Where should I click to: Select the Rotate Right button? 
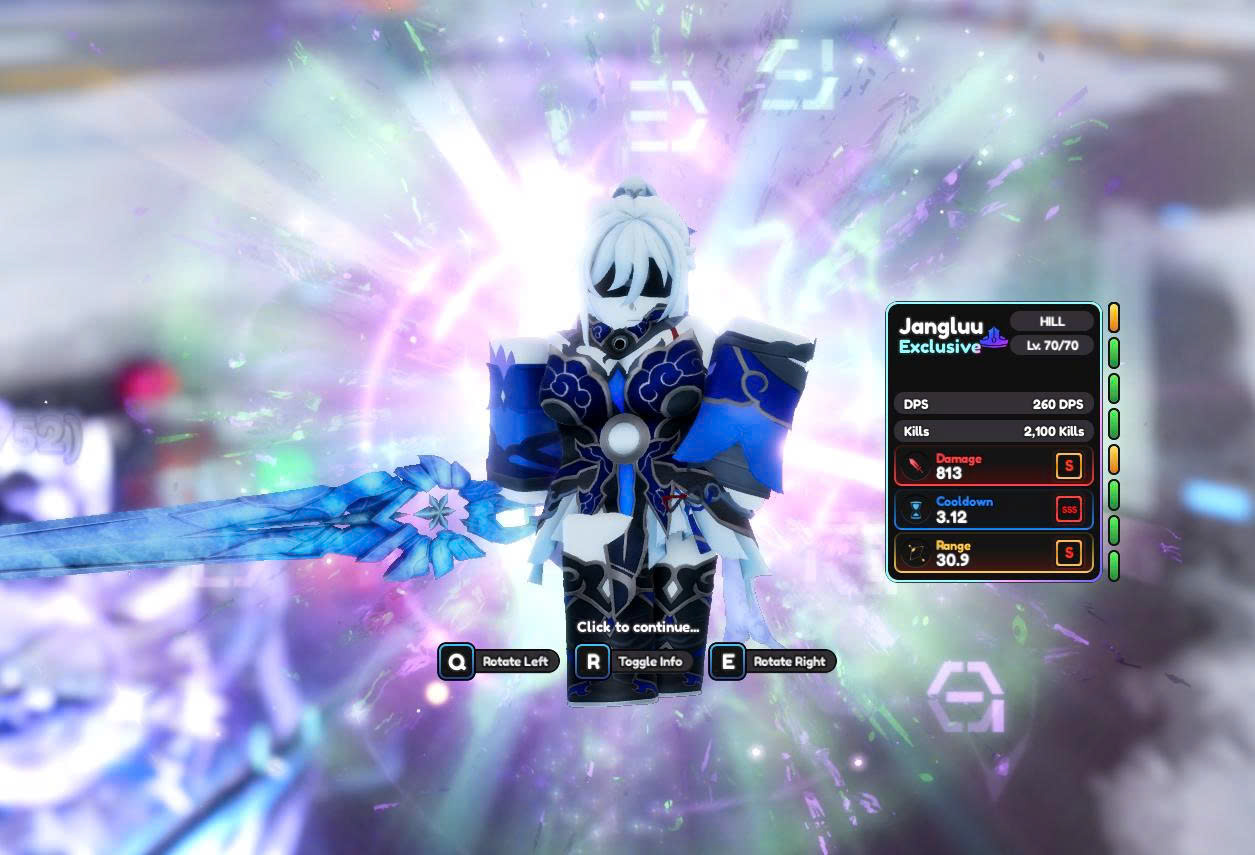pos(772,661)
